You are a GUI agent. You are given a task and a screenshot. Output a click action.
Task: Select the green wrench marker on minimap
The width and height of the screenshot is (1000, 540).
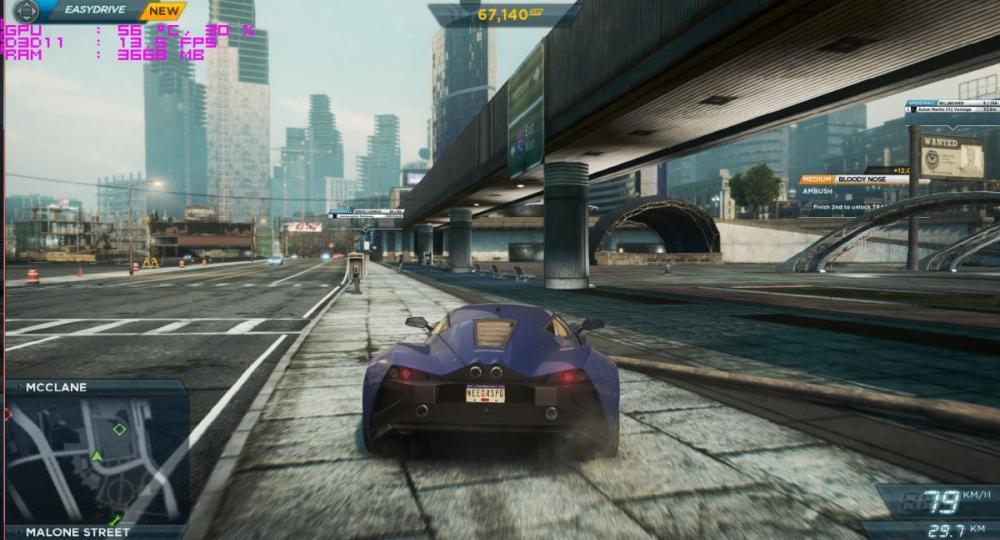(116, 519)
